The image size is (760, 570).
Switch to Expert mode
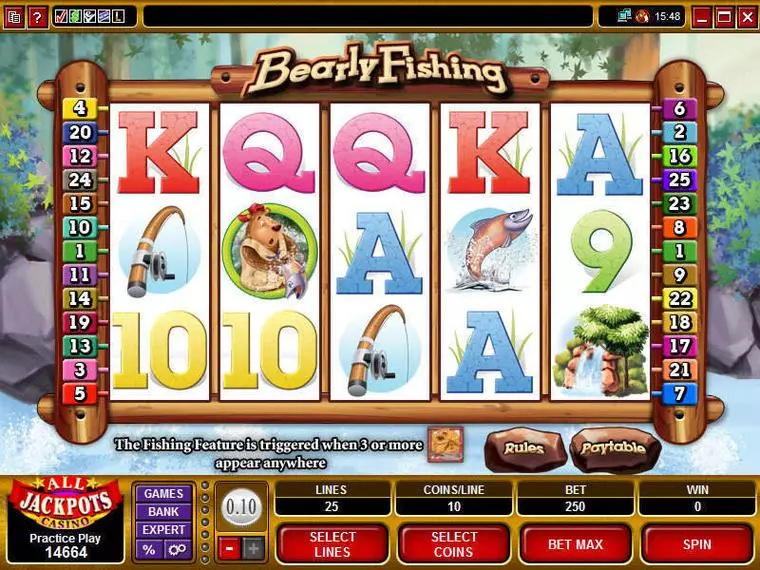click(163, 530)
